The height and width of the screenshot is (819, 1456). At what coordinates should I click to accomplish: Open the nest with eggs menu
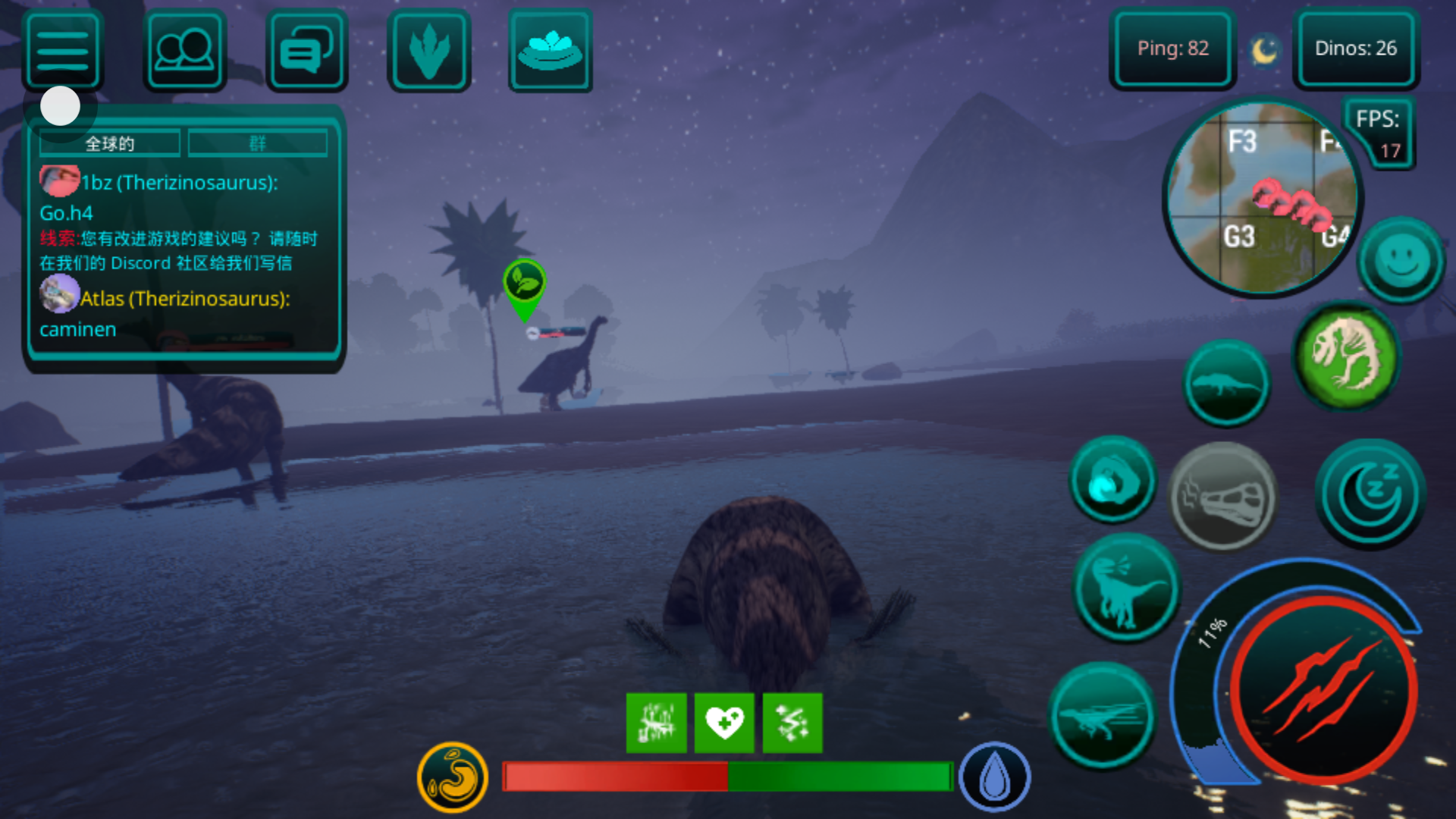[550, 51]
